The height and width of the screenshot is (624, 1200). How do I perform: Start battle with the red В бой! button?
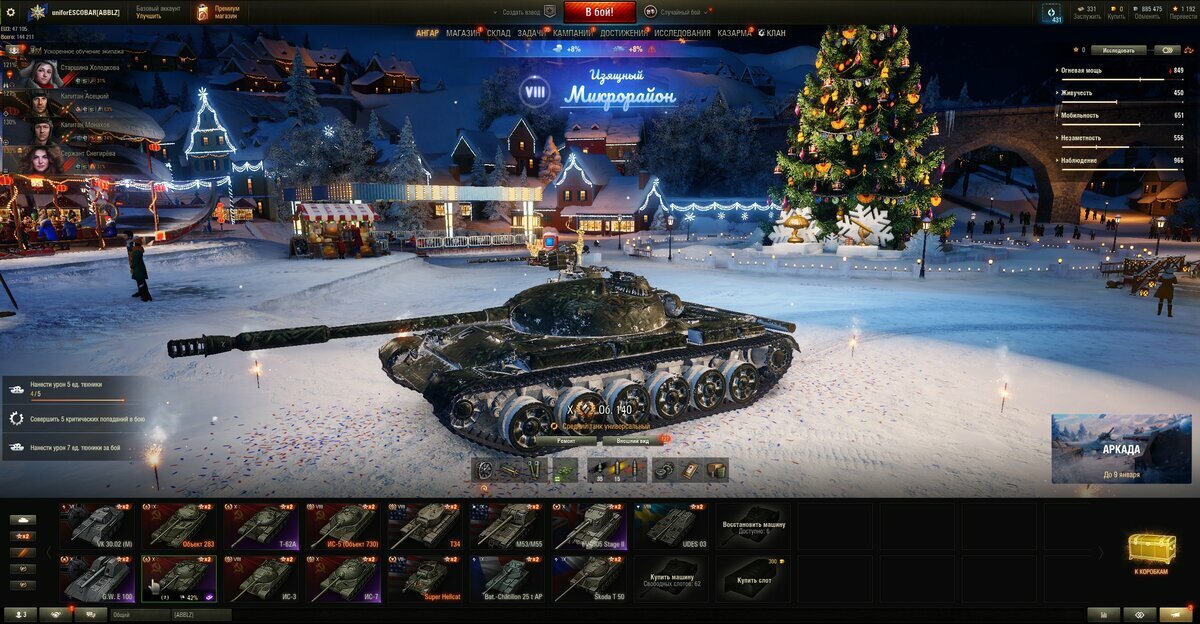coord(600,12)
